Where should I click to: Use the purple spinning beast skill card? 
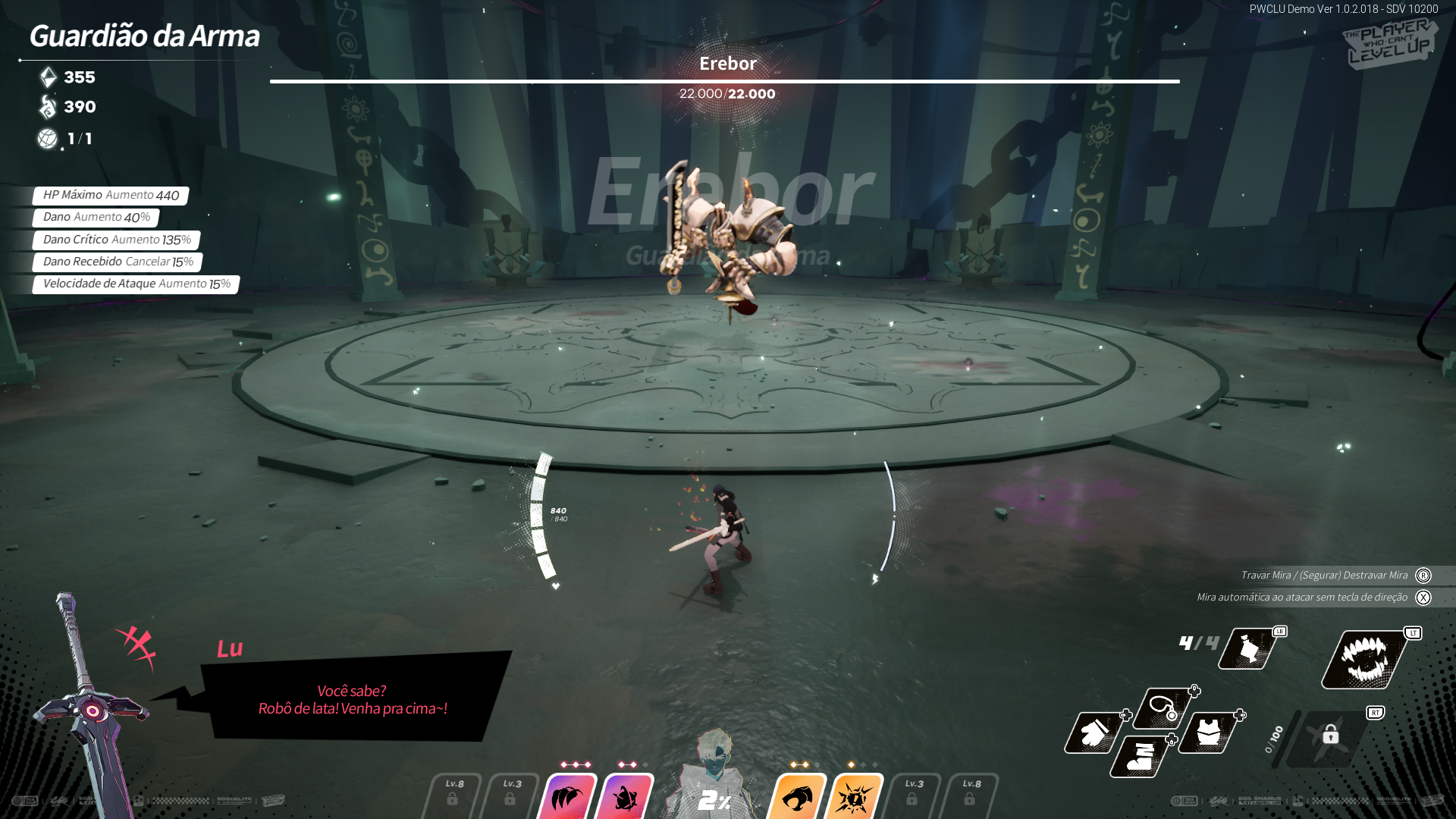(625, 796)
